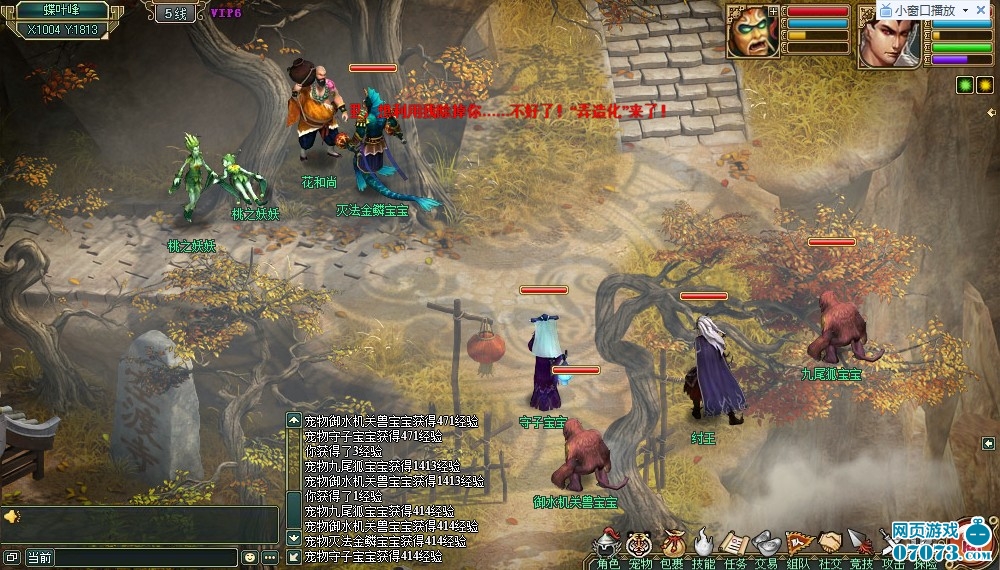Open the 竞技 arena menu

(x=861, y=545)
